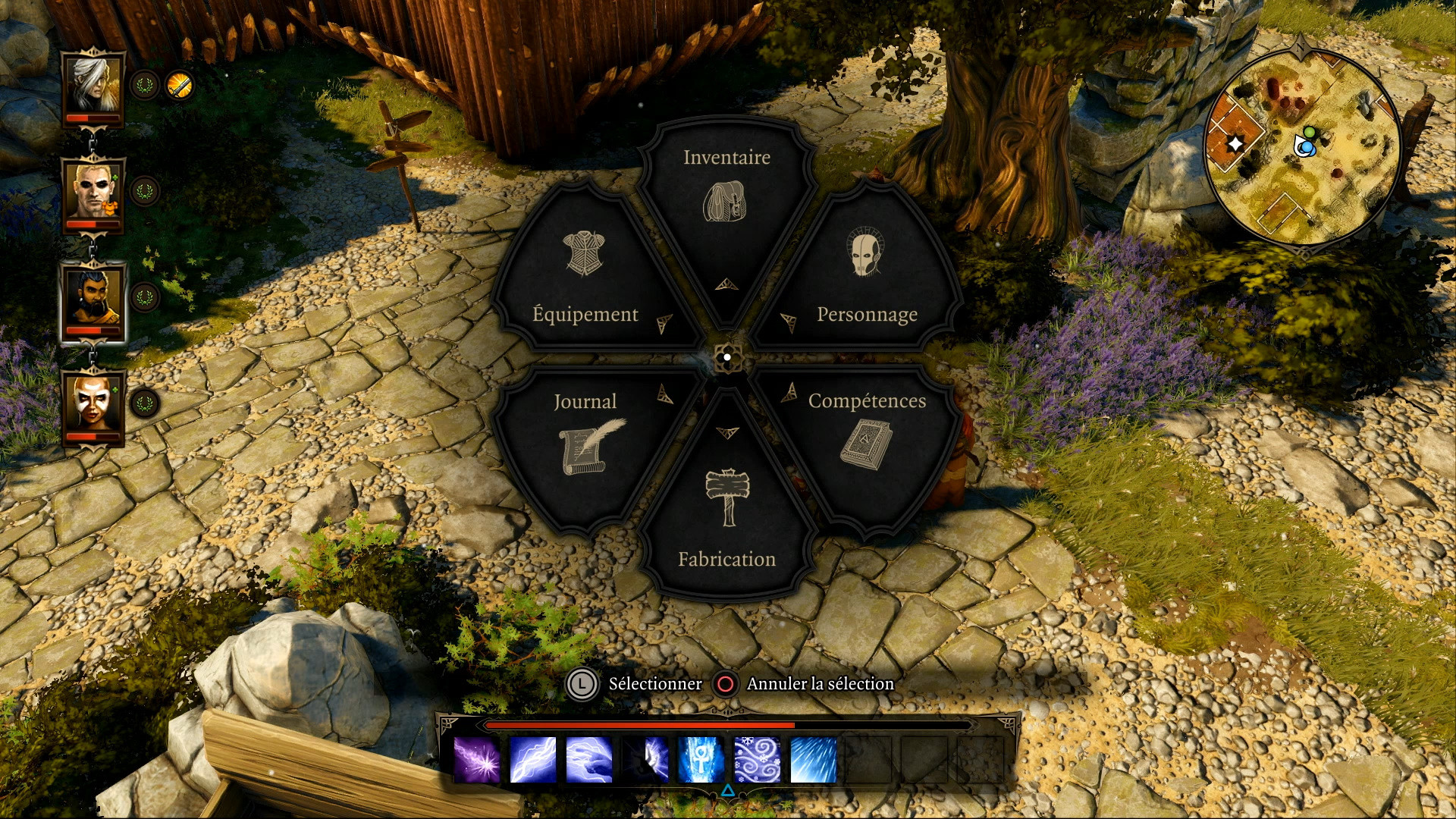
Task: Switch to the blond eyepatch character portrait
Action: [93, 192]
